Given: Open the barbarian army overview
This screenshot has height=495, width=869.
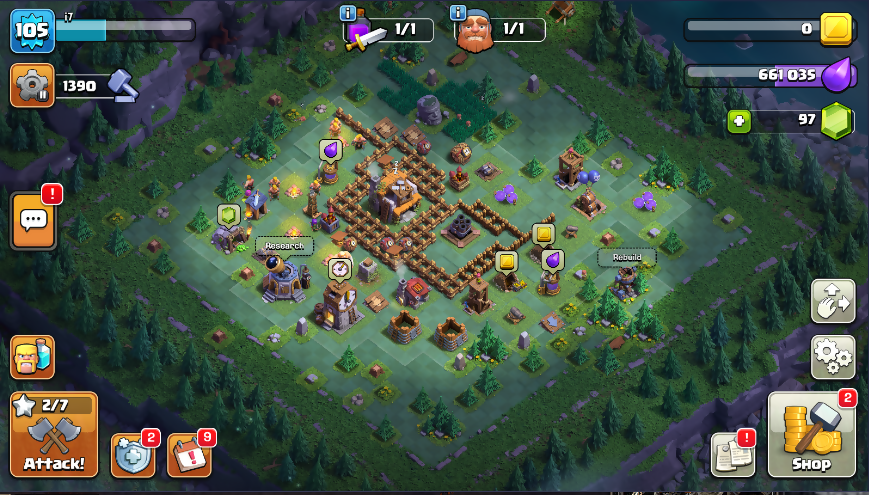Looking at the screenshot, I should pos(32,357).
